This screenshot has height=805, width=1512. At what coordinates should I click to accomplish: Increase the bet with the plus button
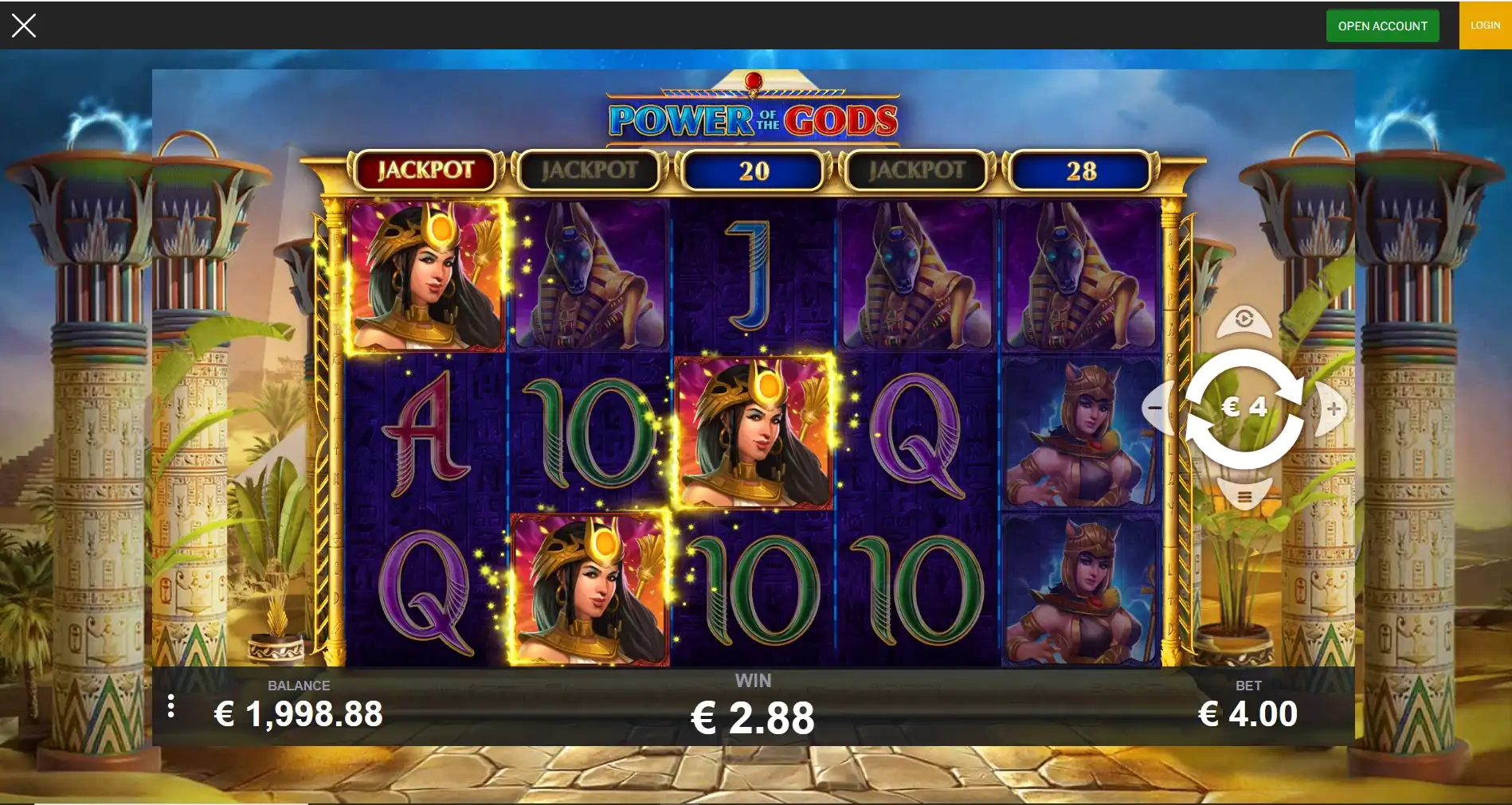coord(1334,408)
